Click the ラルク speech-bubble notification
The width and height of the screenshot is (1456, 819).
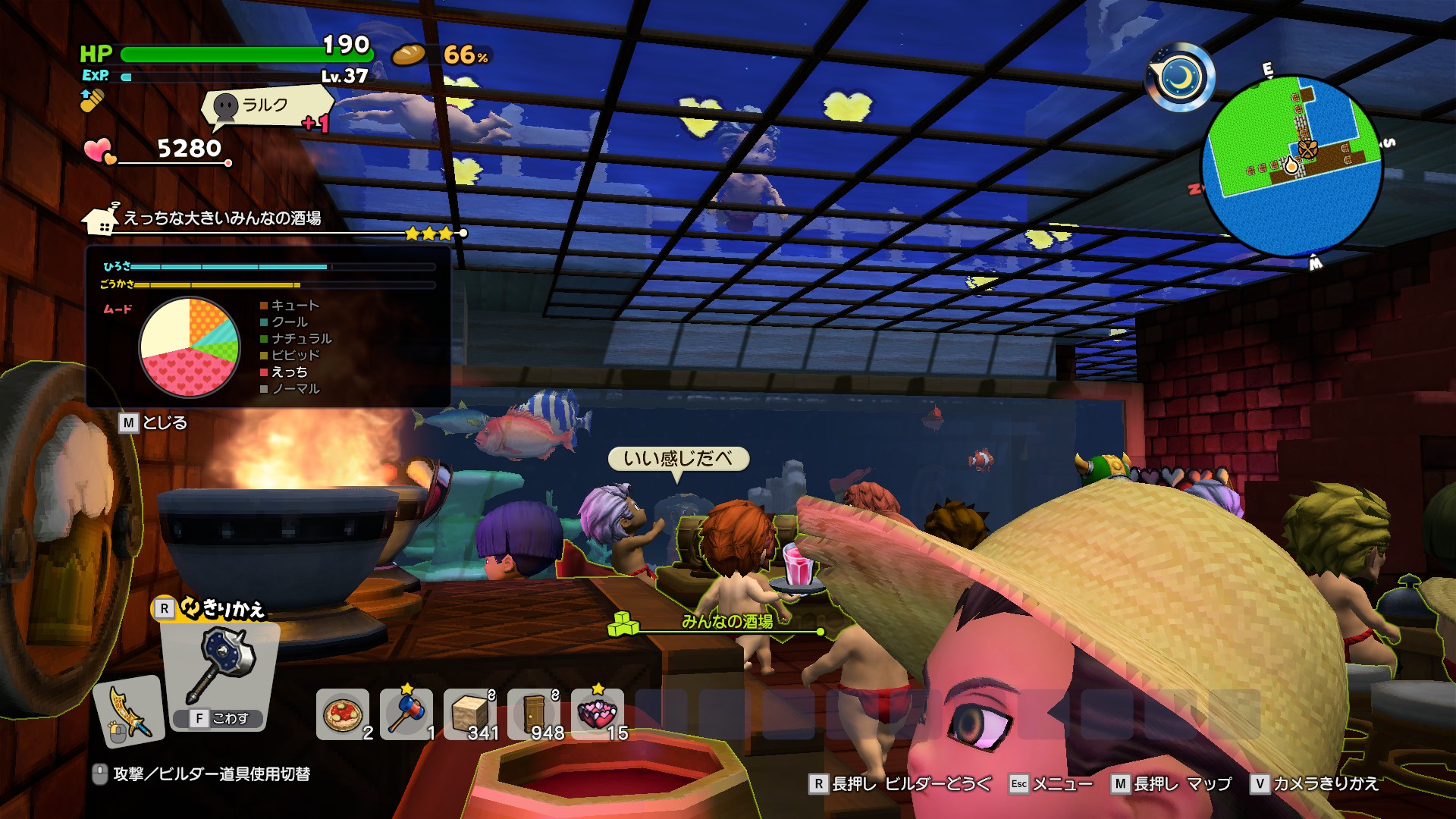pos(265,106)
